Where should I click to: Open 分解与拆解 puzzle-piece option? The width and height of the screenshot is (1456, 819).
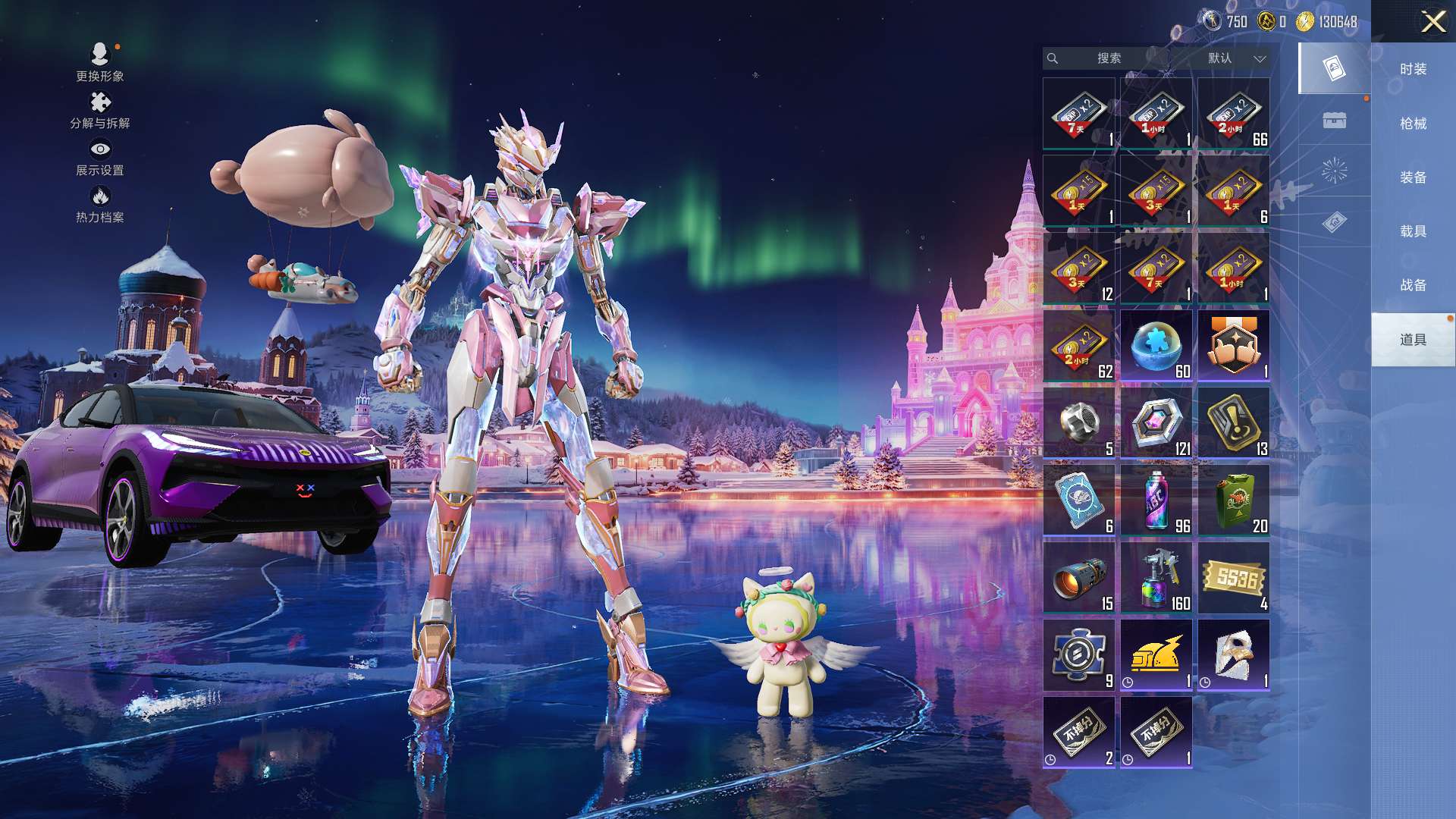pyautogui.click(x=99, y=110)
